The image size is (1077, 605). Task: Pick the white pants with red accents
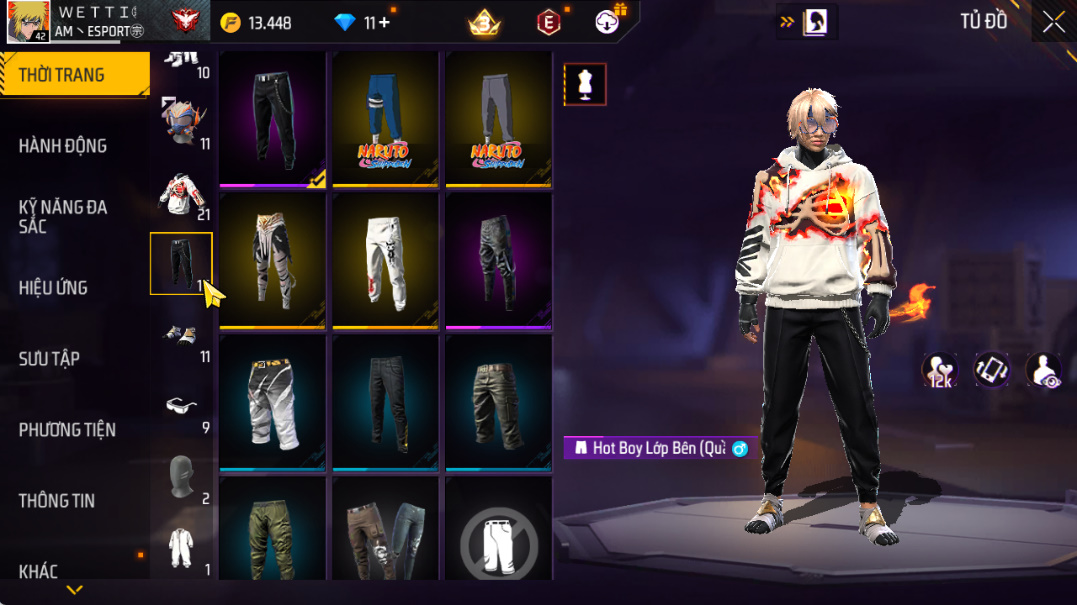[385, 260]
